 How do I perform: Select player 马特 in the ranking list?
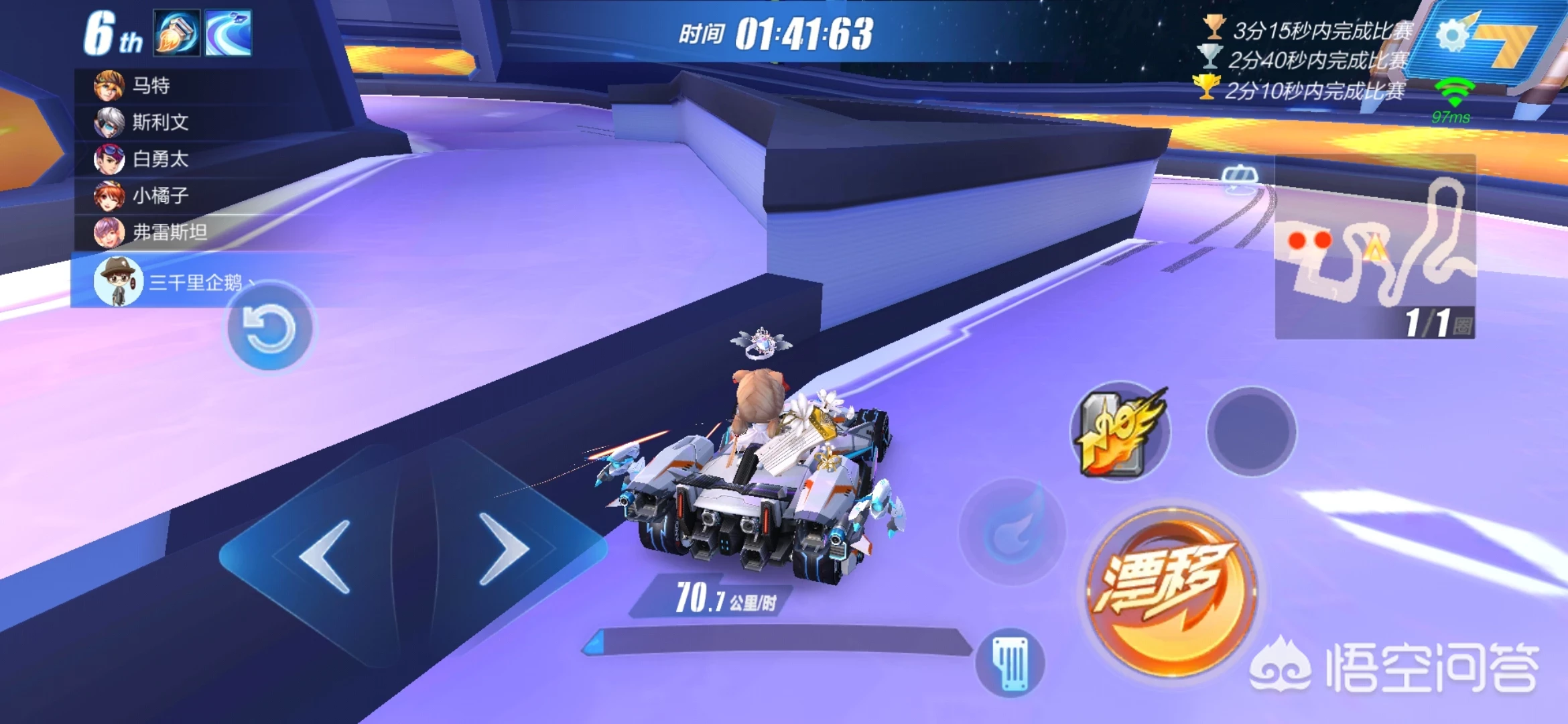(151, 86)
